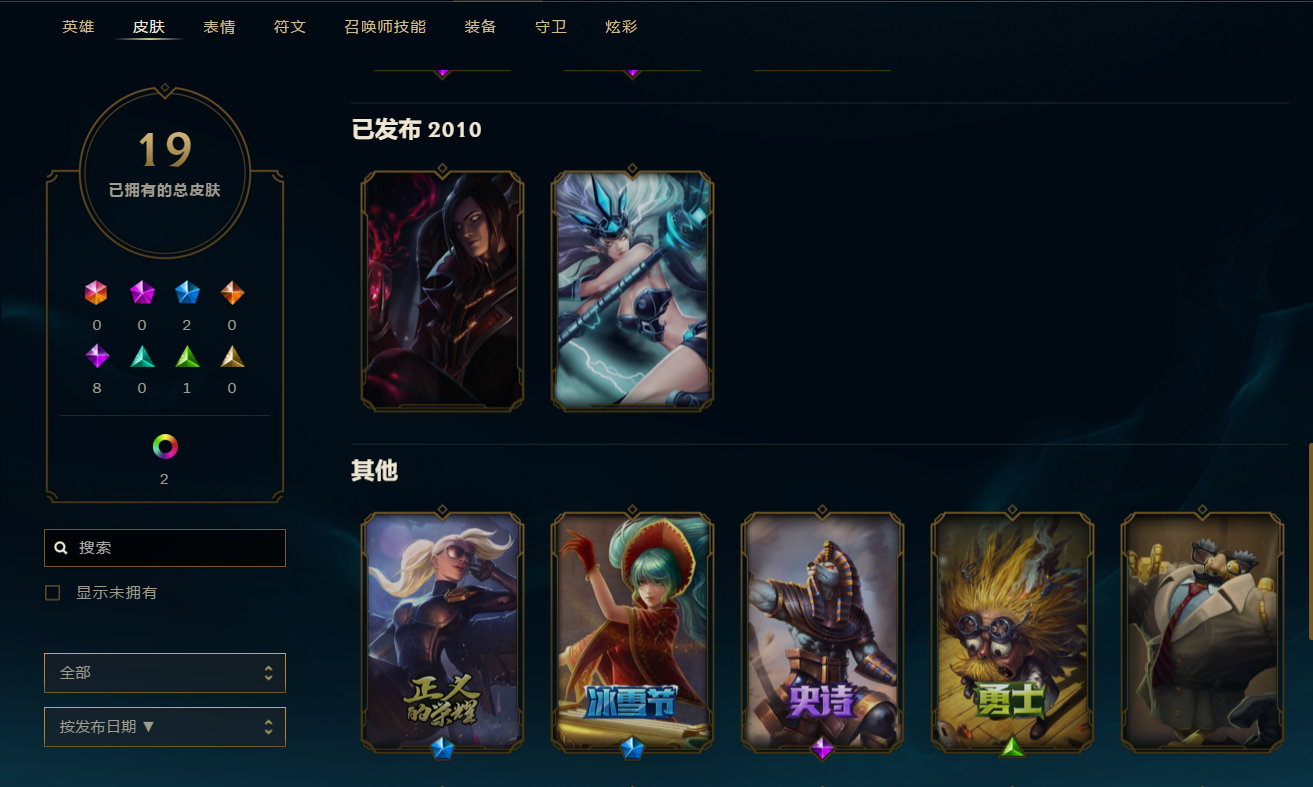
Task: Click the magnifier icon in the search box
Action: (x=60, y=548)
